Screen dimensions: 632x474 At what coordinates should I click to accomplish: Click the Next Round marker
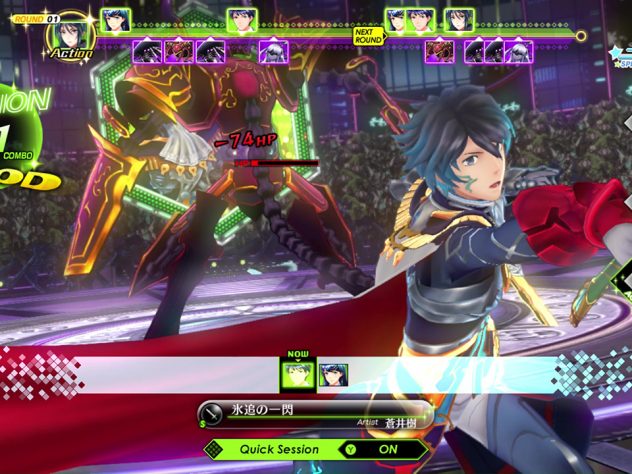click(x=367, y=37)
